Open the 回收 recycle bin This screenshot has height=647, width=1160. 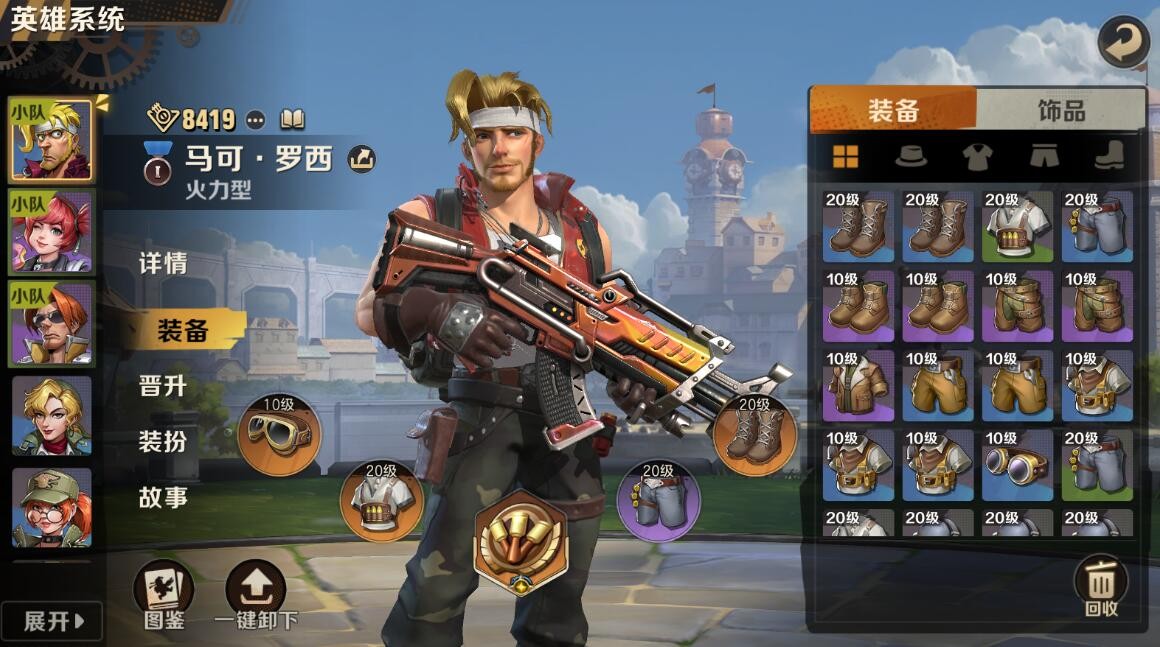click(1101, 586)
